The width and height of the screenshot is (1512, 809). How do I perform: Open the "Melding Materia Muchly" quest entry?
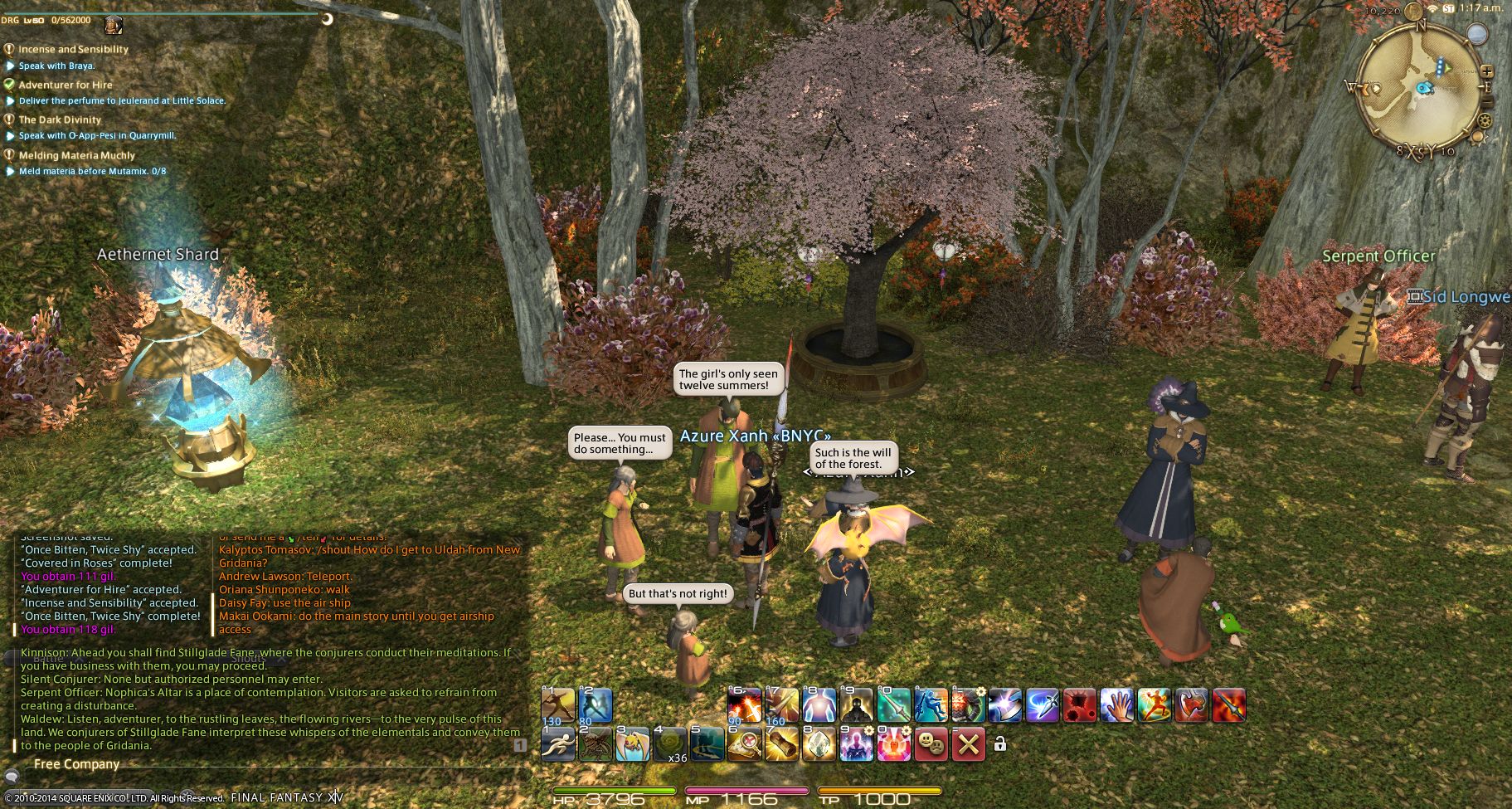(x=76, y=155)
